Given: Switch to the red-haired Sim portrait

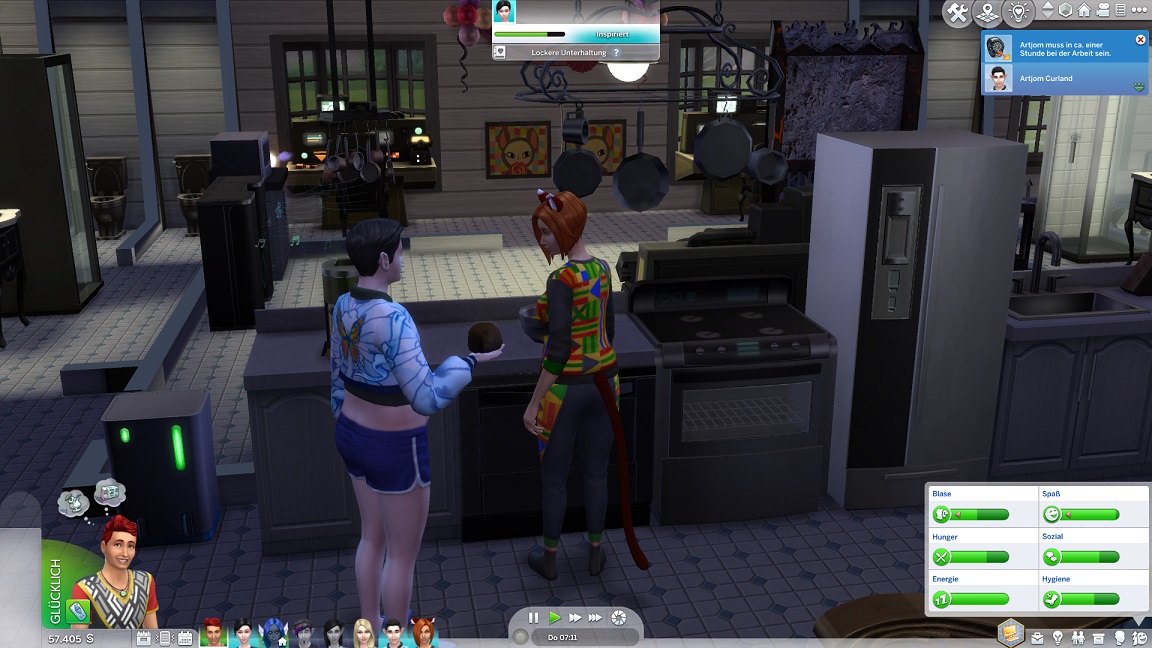Looking at the screenshot, I should click(213, 632).
